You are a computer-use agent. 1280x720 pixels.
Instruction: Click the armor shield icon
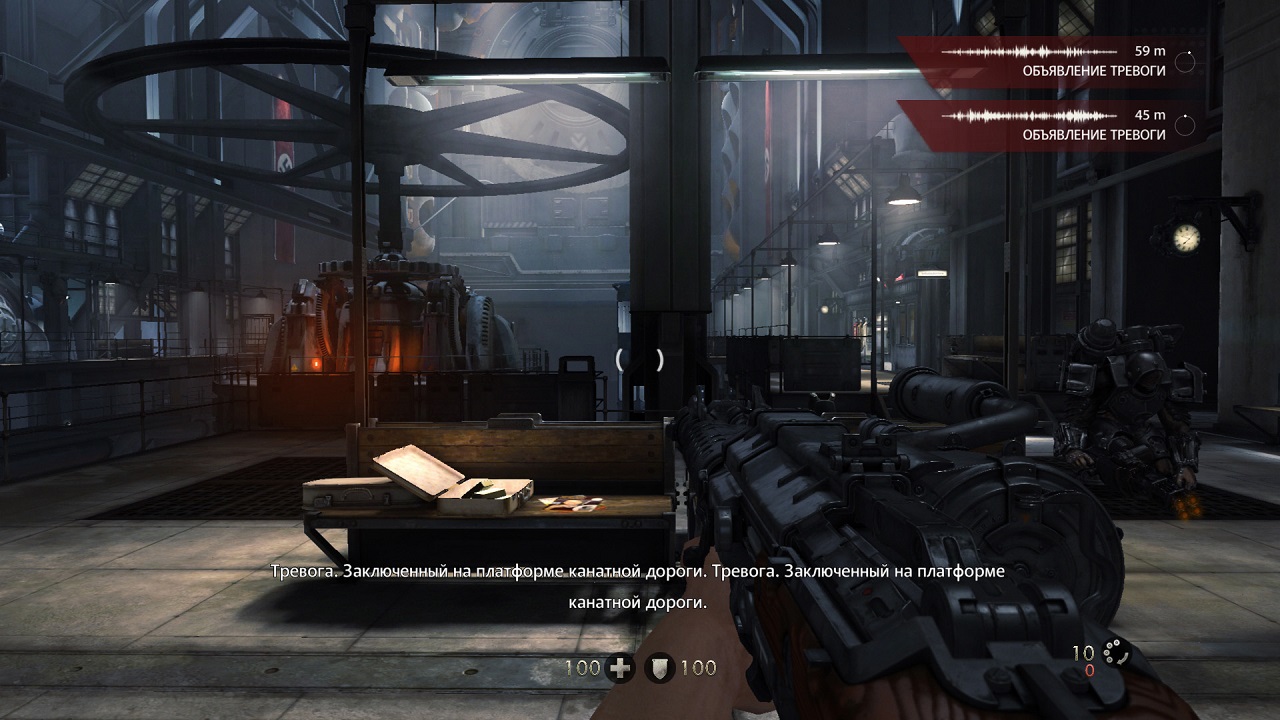point(659,668)
